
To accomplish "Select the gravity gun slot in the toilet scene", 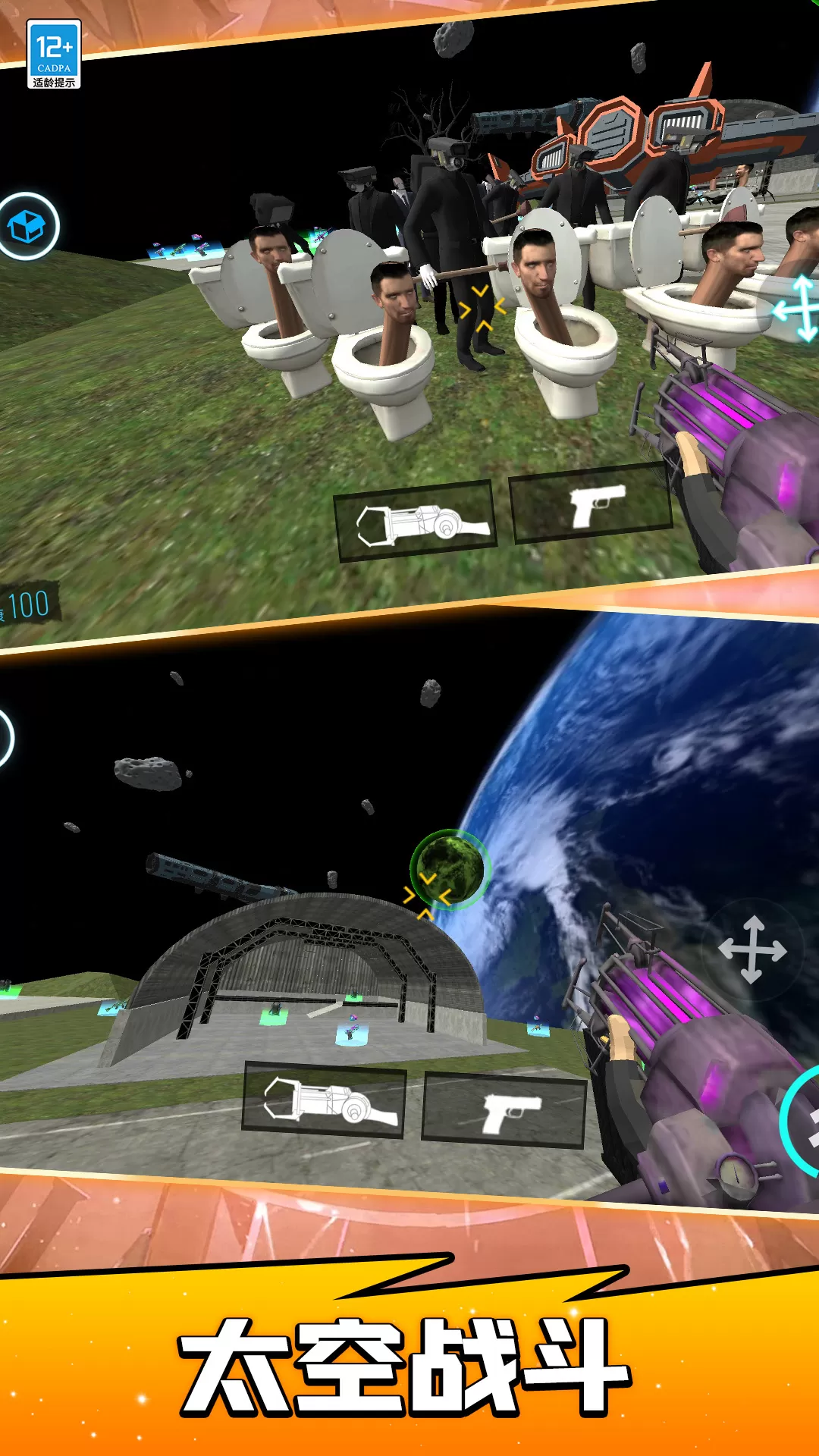I will (416, 522).
